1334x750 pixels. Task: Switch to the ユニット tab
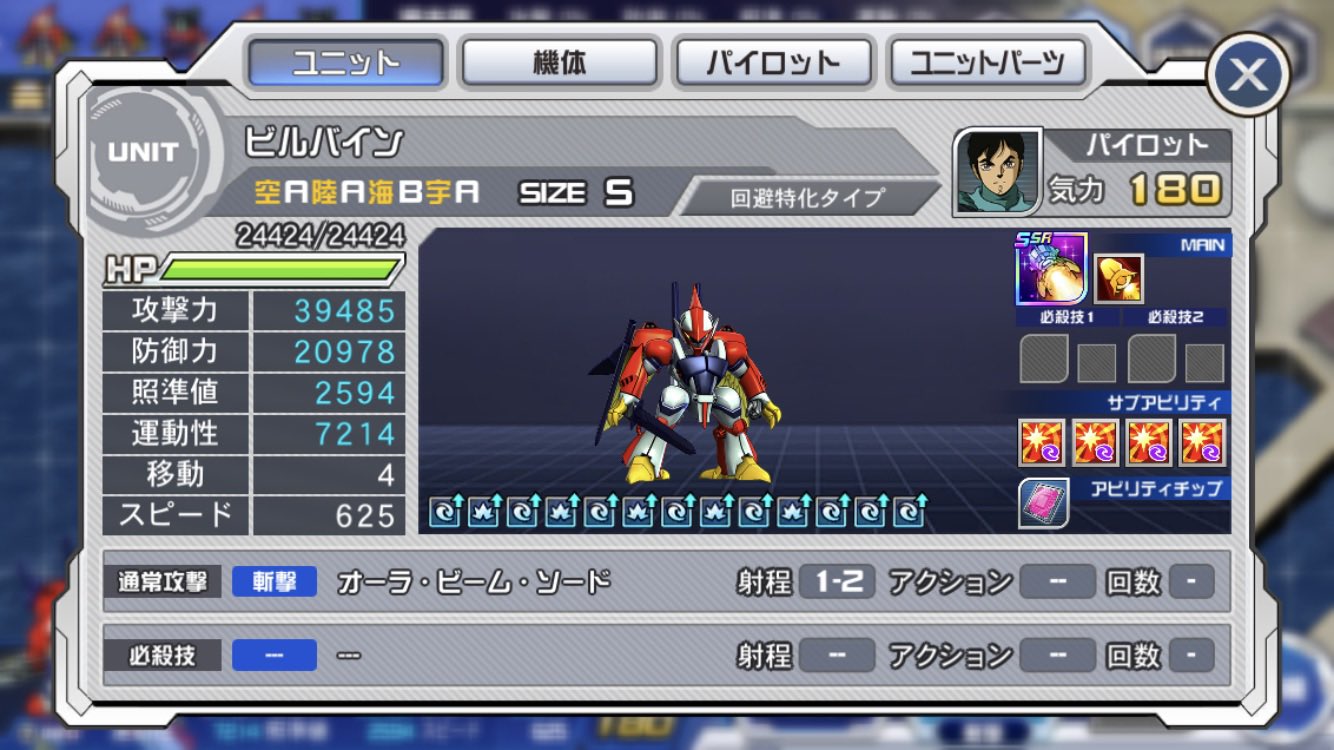point(345,63)
